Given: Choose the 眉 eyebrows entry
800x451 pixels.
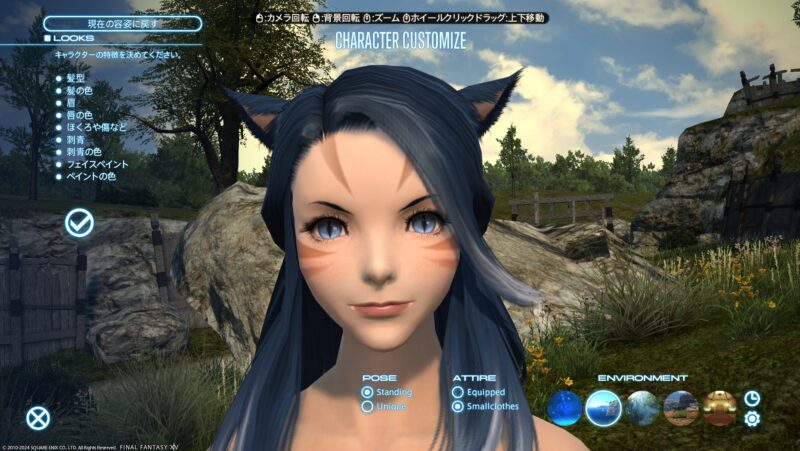Looking at the screenshot, I should [70, 102].
